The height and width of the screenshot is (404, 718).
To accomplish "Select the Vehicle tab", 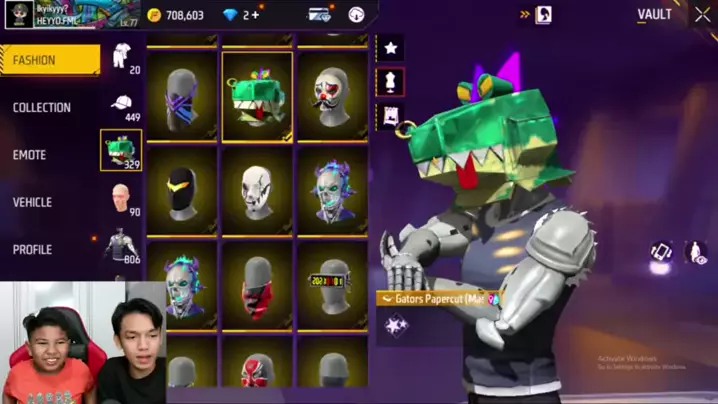I will [x=33, y=202].
